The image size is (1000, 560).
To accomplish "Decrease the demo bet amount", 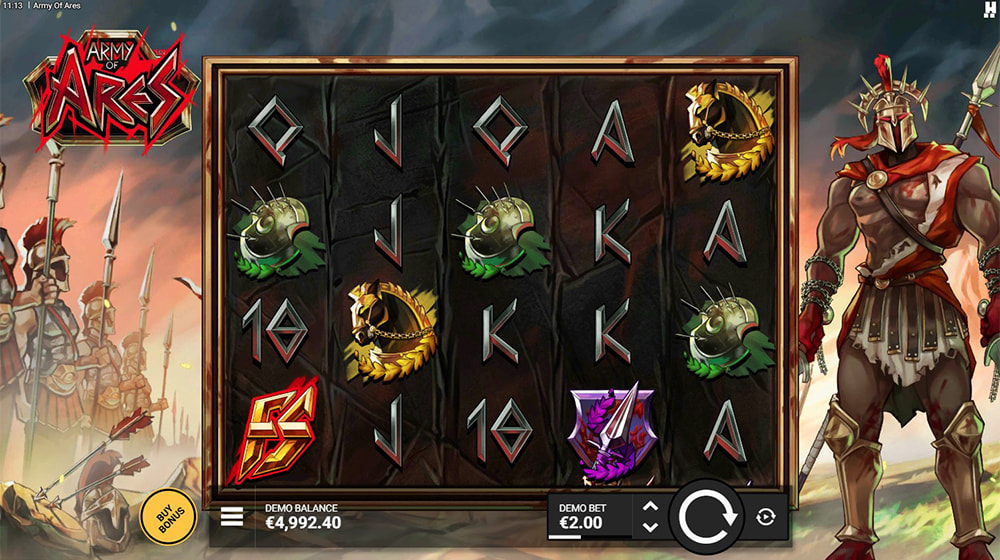I will coord(650,526).
